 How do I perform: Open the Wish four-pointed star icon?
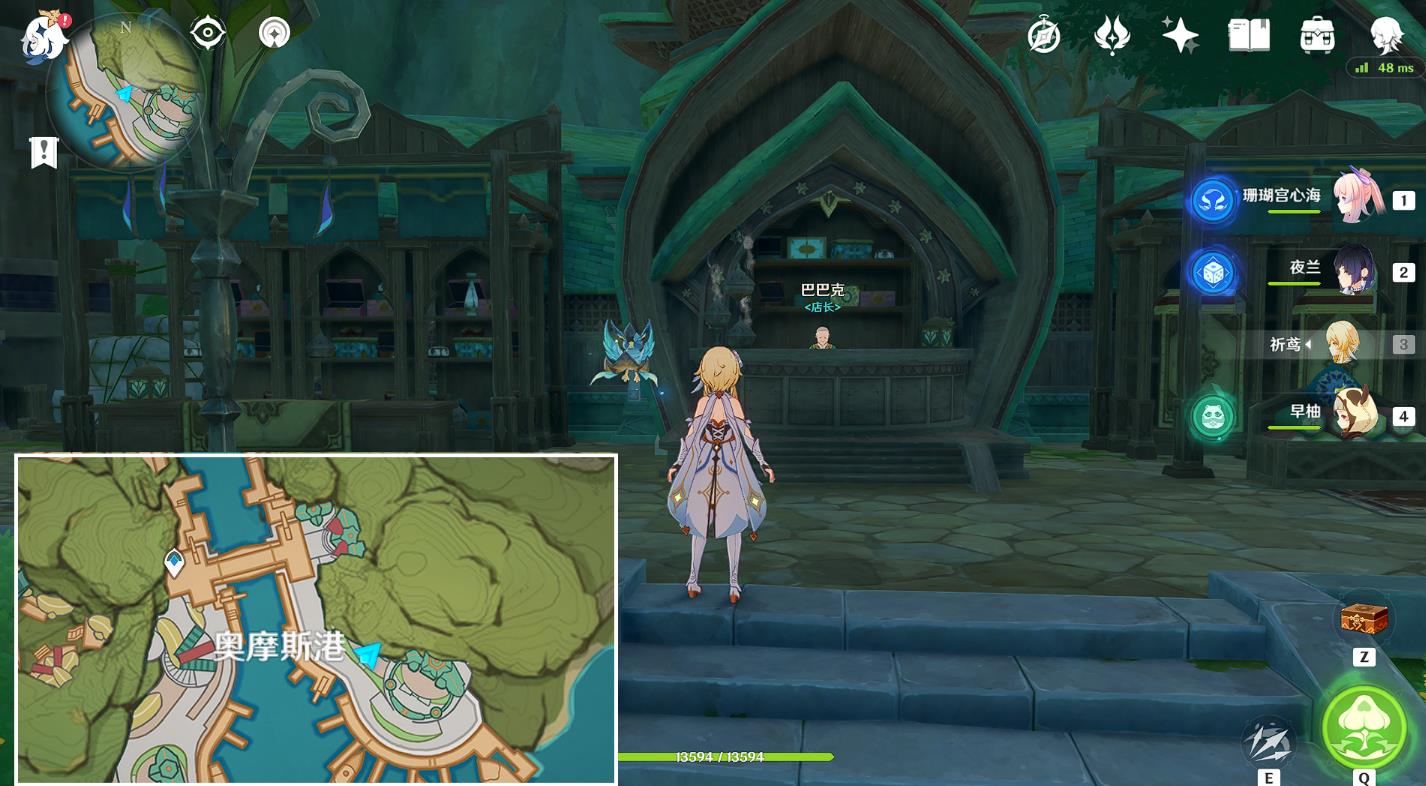click(x=1180, y=36)
